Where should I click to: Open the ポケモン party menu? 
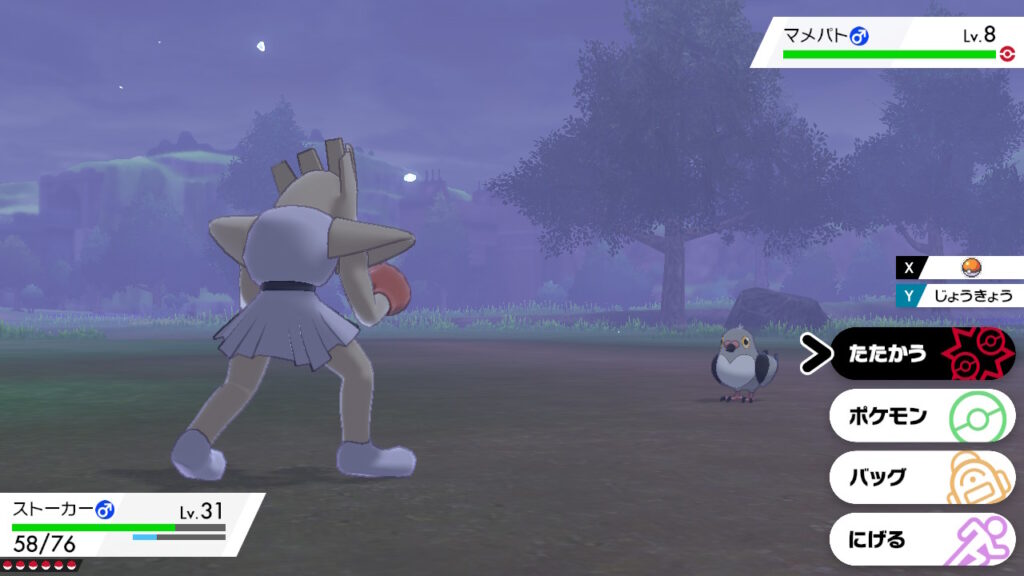tap(921, 415)
